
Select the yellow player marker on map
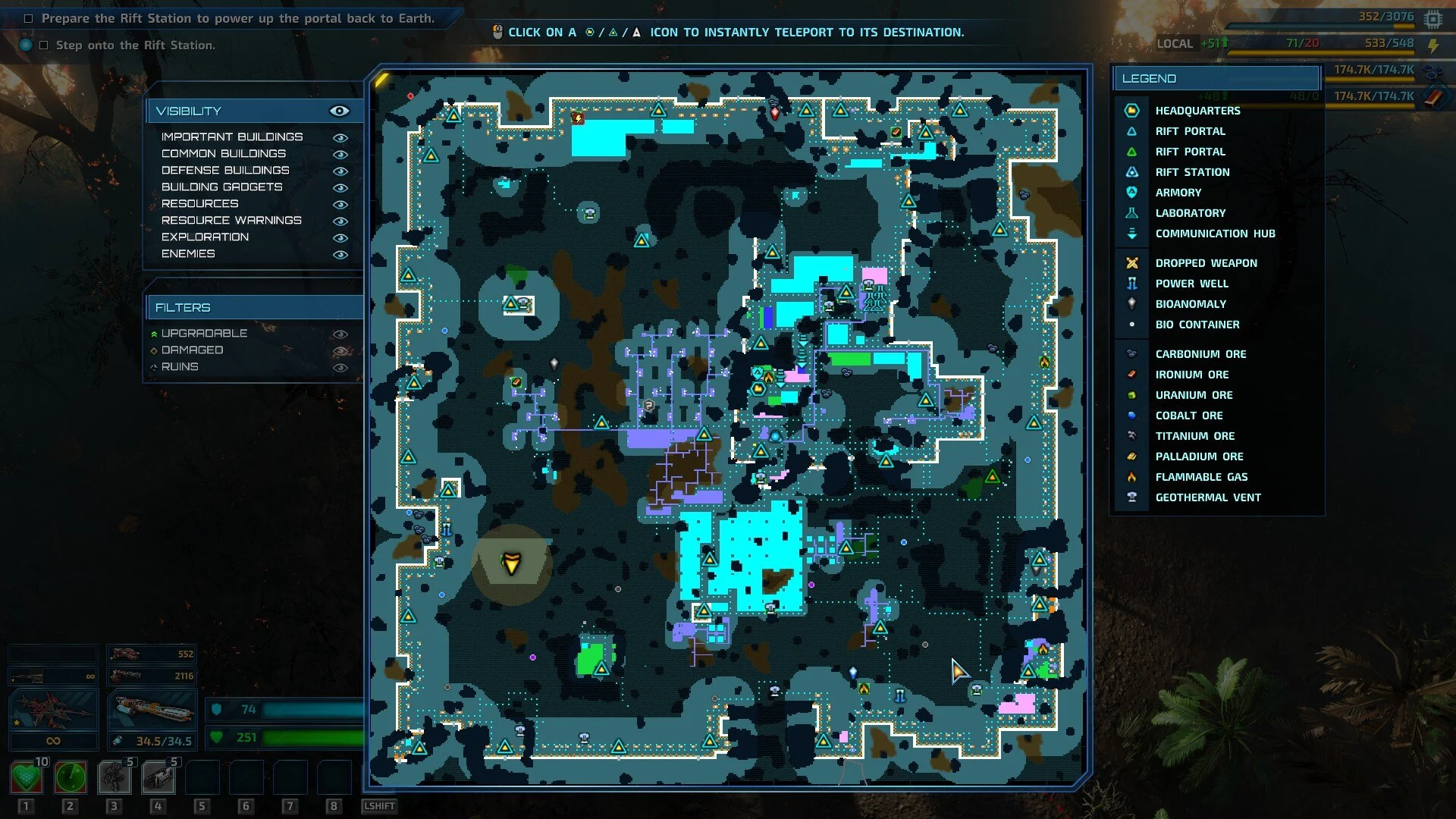pos(511,563)
